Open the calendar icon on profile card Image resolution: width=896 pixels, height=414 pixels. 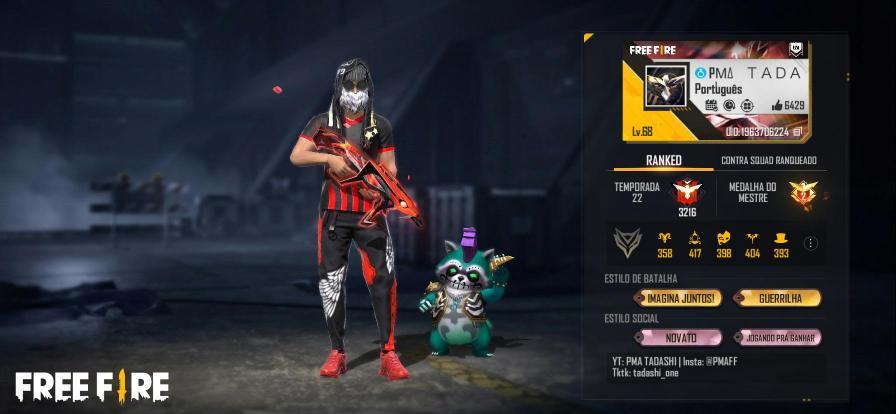click(x=711, y=105)
